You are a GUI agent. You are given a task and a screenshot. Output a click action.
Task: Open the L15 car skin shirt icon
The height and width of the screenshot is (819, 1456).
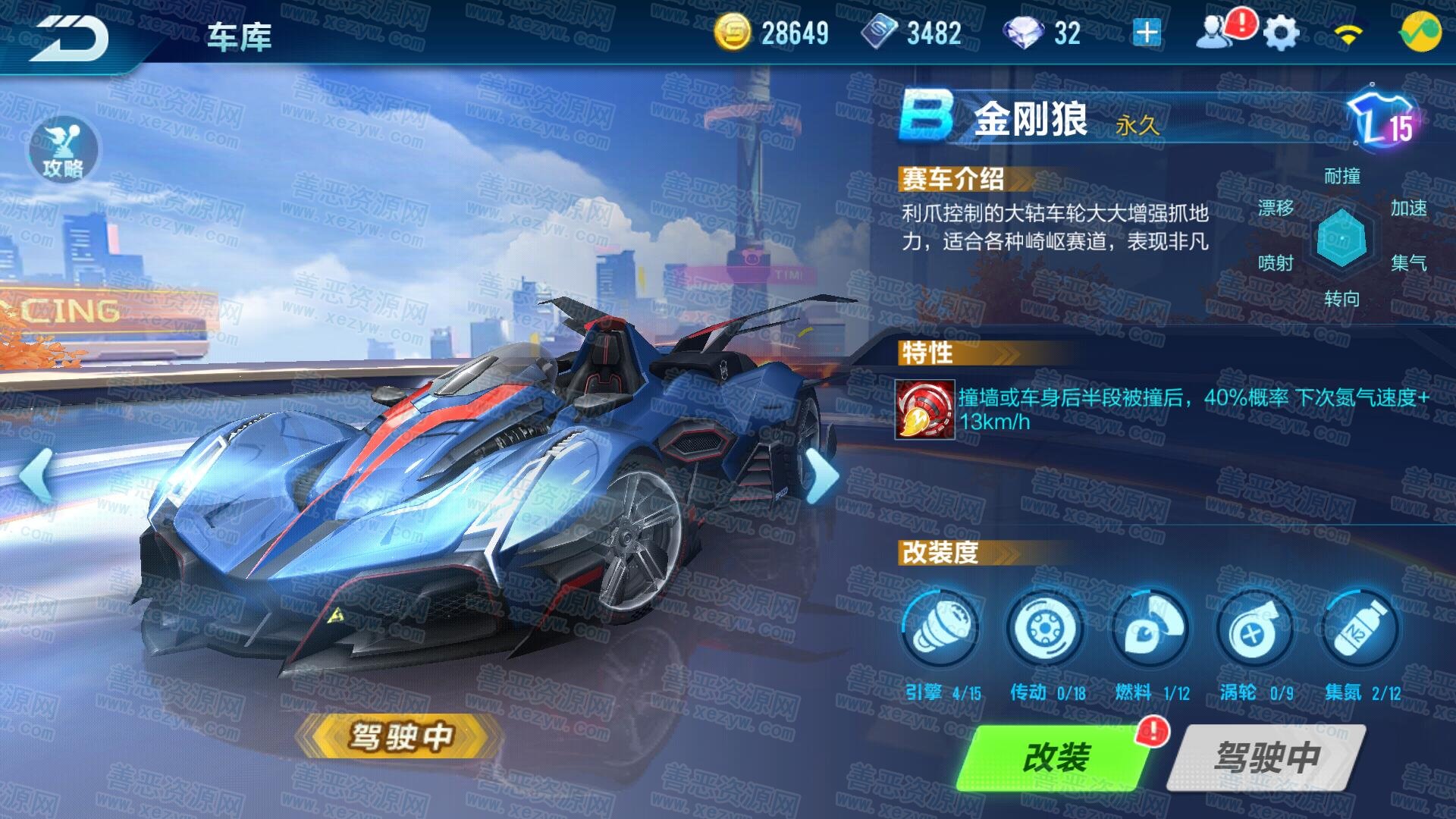(x=1382, y=119)
